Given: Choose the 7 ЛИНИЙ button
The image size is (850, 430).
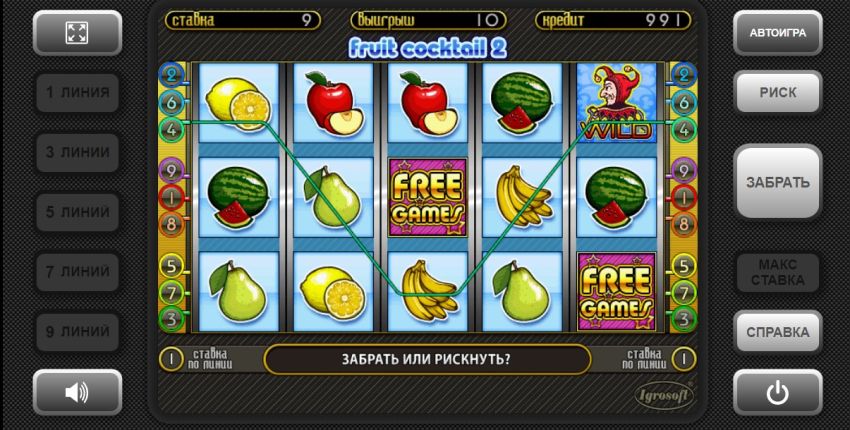Looking at the screenshot, I should click(x=77, y=271).
